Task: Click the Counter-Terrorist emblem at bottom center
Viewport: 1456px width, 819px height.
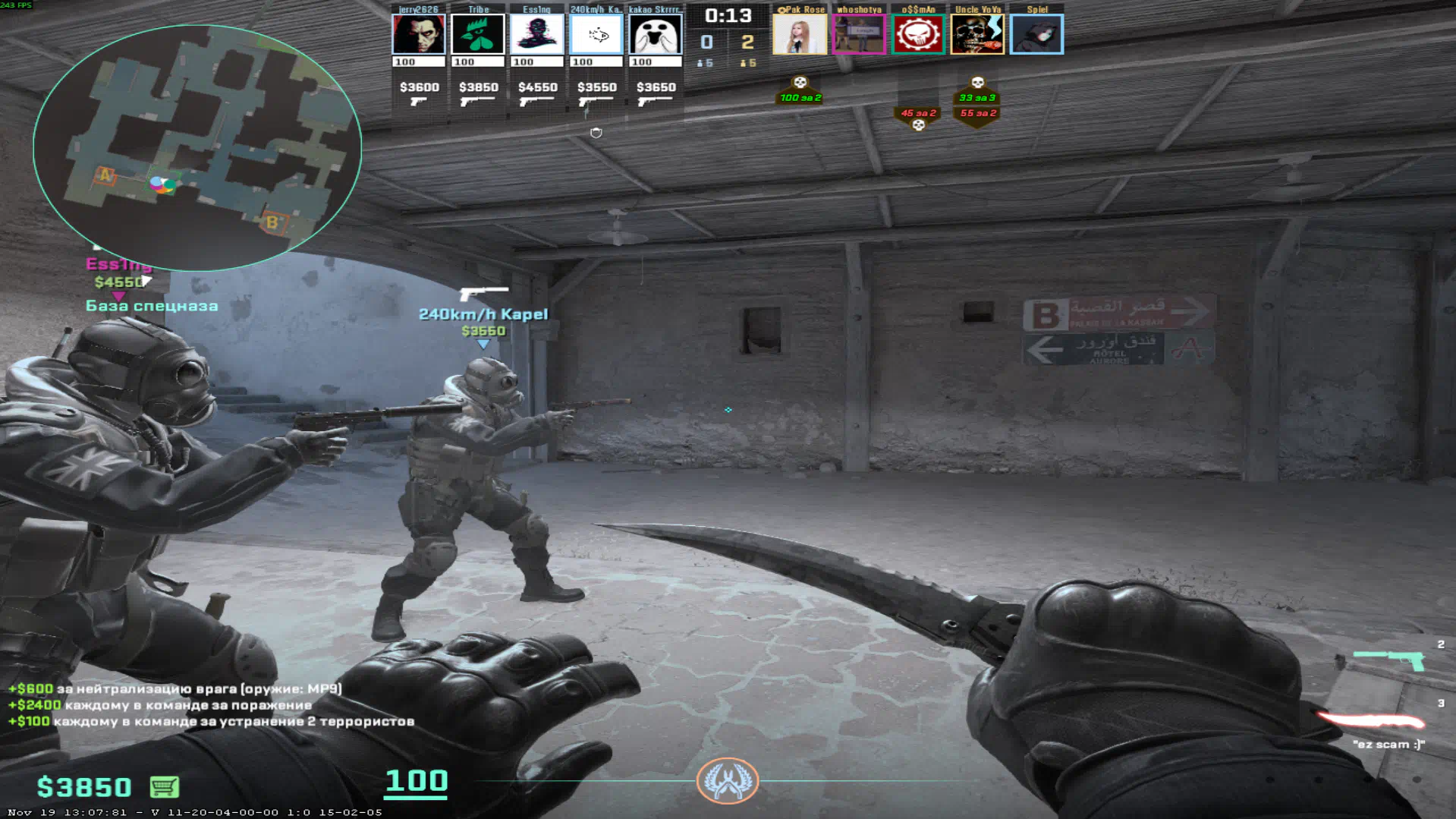Action: (x=727, y=780)
